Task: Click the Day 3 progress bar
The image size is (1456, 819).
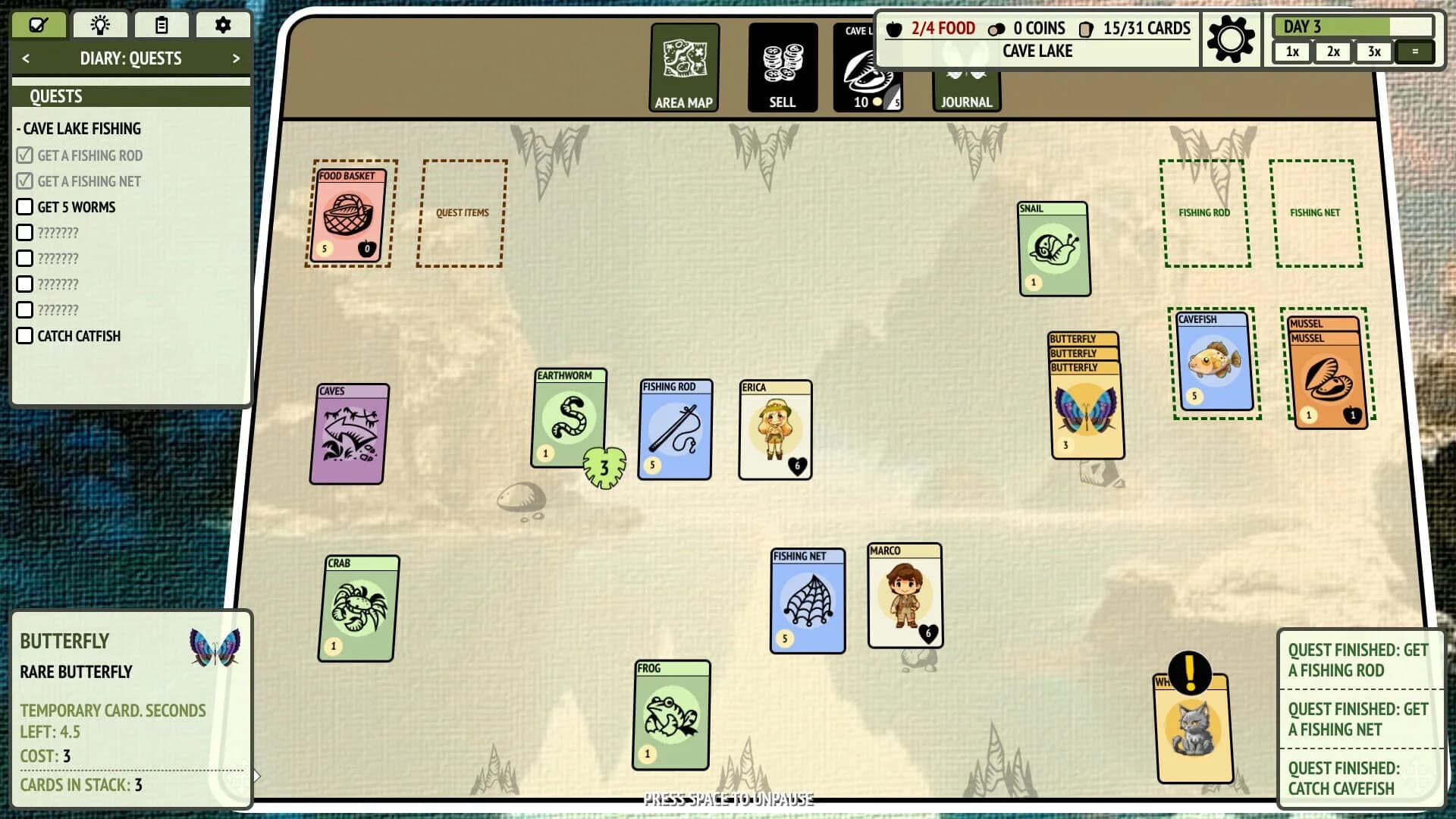Action: [x=1353, y=27]
